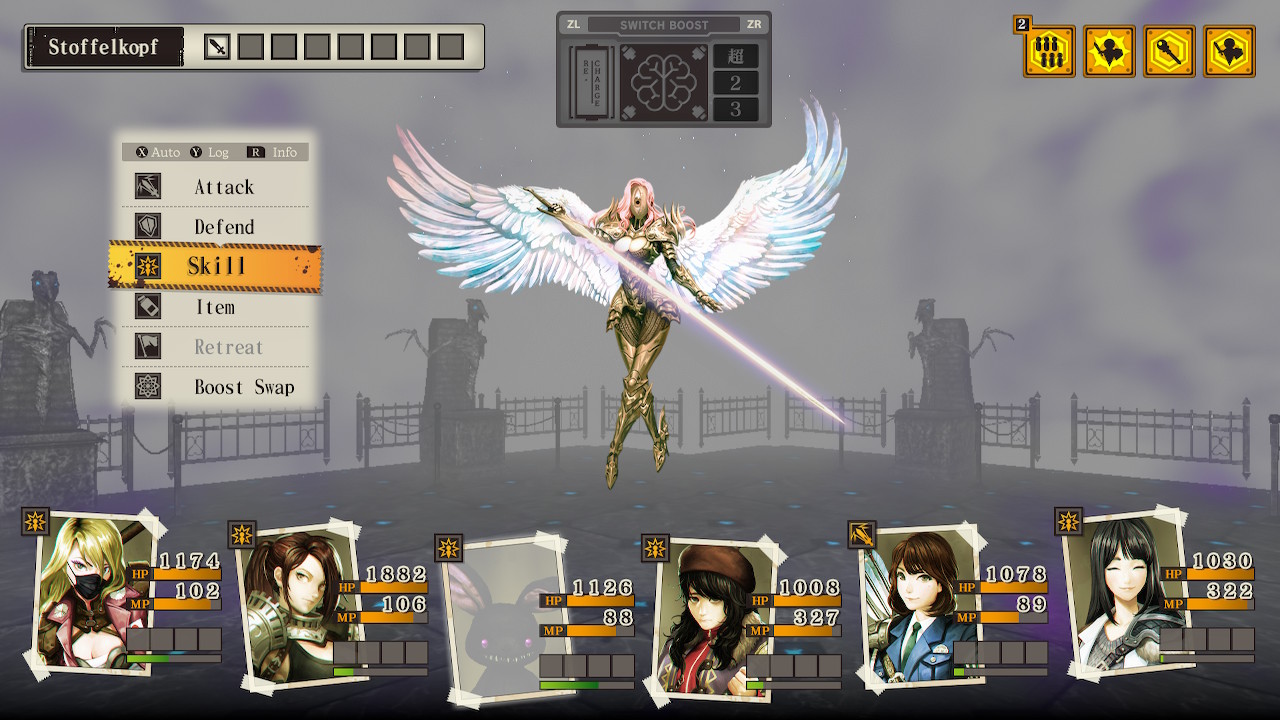1280x720 pixels.
Task: Click the greyed-out Retreat option
Action: 228,347
